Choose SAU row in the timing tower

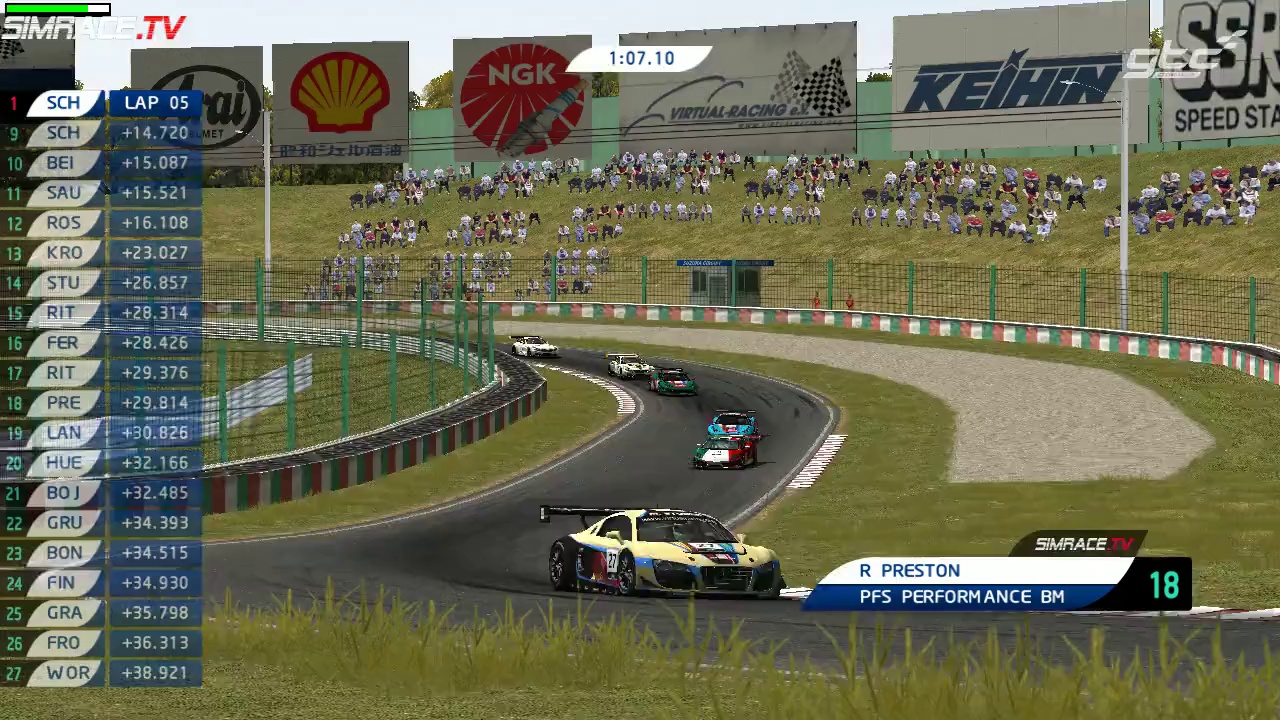tap(64, 193)
